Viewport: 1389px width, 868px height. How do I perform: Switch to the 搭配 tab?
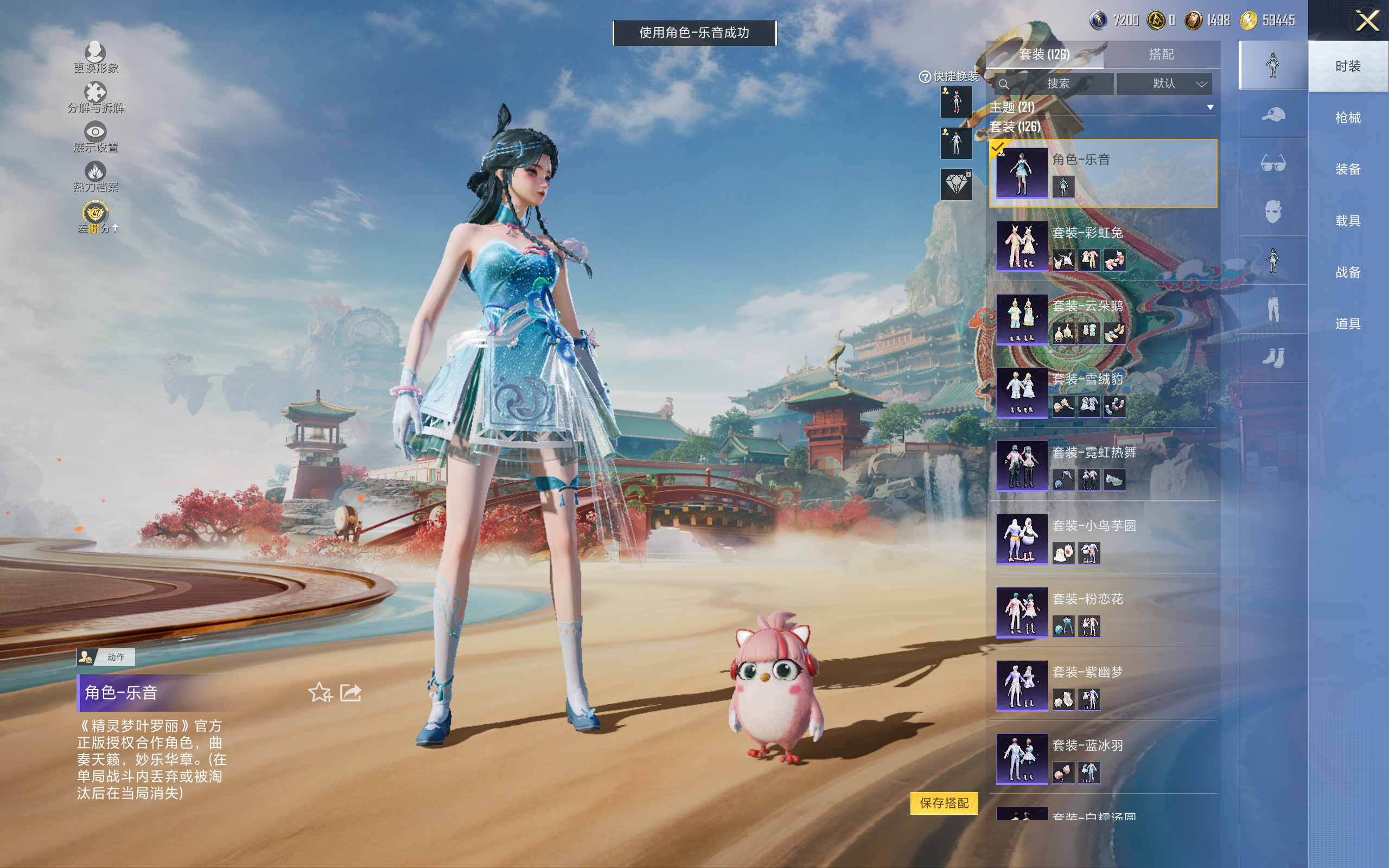[1161, 55]
